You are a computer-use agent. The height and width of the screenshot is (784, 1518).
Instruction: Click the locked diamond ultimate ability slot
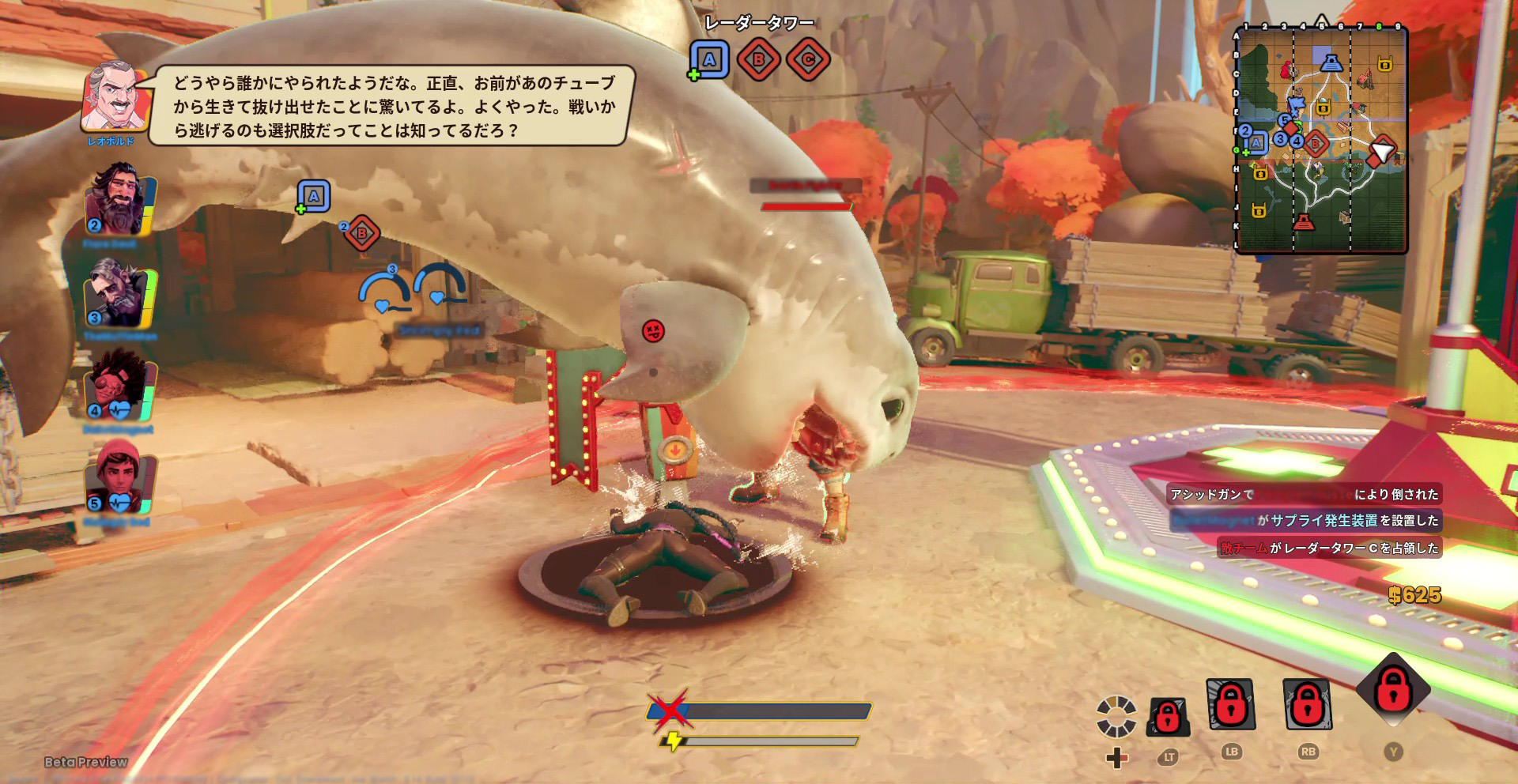click(x=1393, y=689)
